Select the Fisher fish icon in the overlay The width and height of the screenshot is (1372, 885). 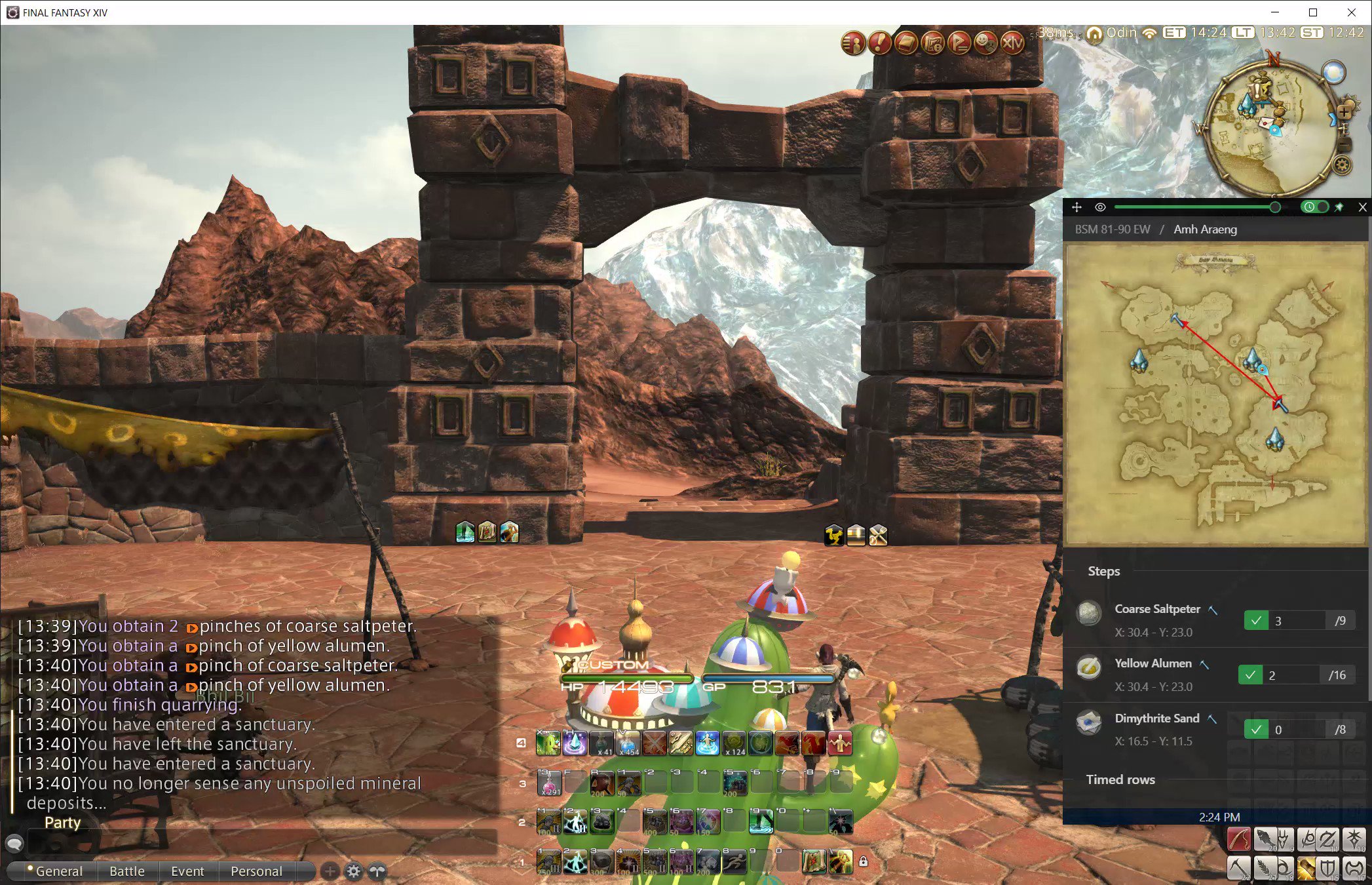pos(1266,838)
